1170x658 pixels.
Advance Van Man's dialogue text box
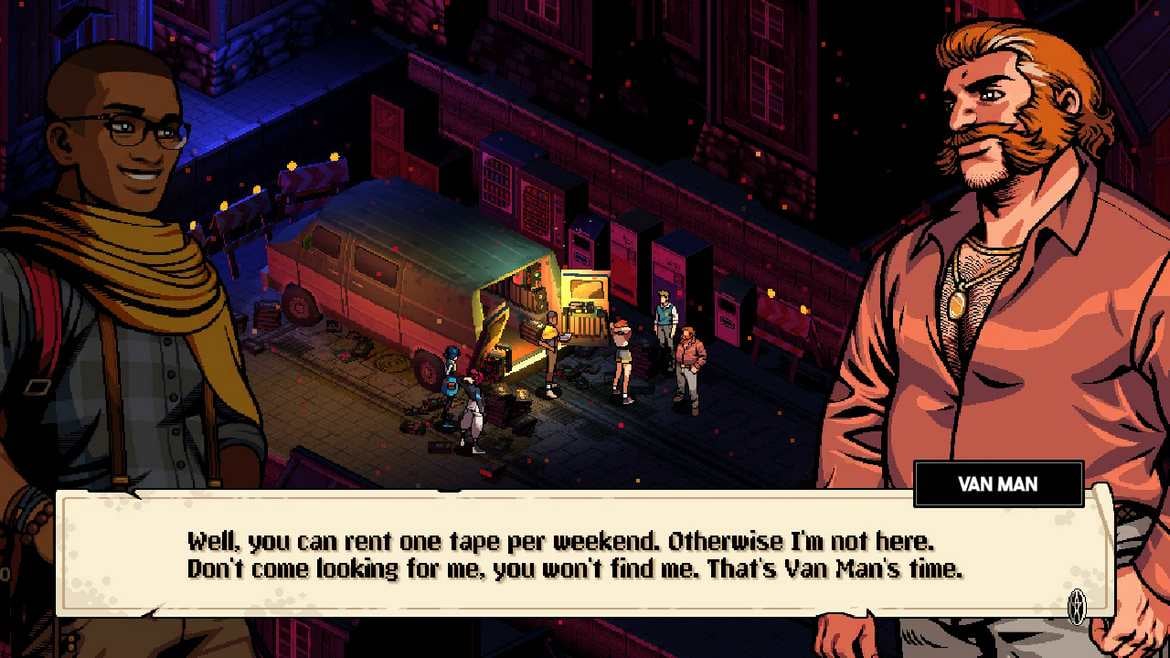pyautogui.click(x=1076, y=606)
